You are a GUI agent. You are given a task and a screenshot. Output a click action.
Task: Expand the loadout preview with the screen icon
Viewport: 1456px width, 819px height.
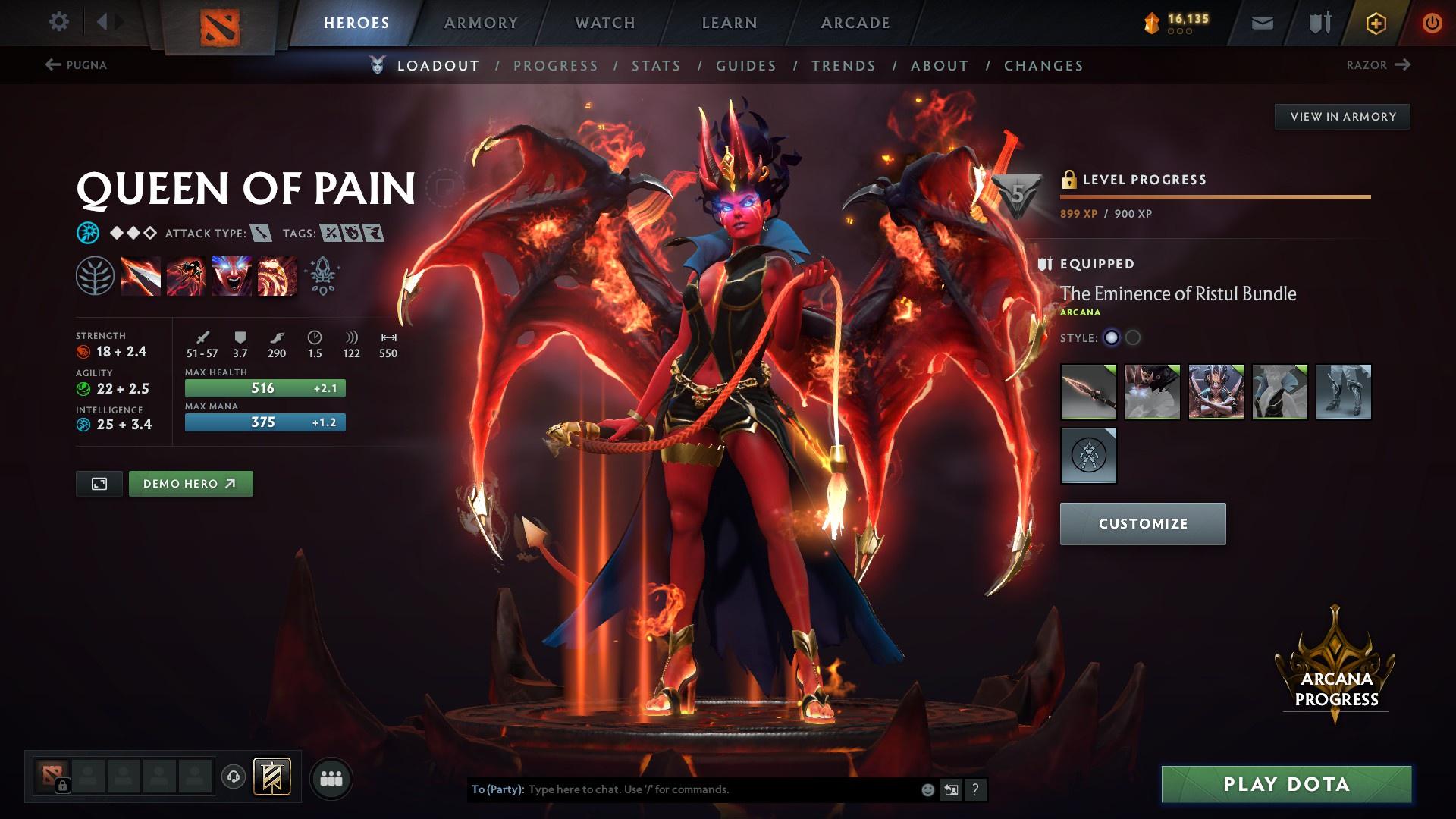(99, 483)
